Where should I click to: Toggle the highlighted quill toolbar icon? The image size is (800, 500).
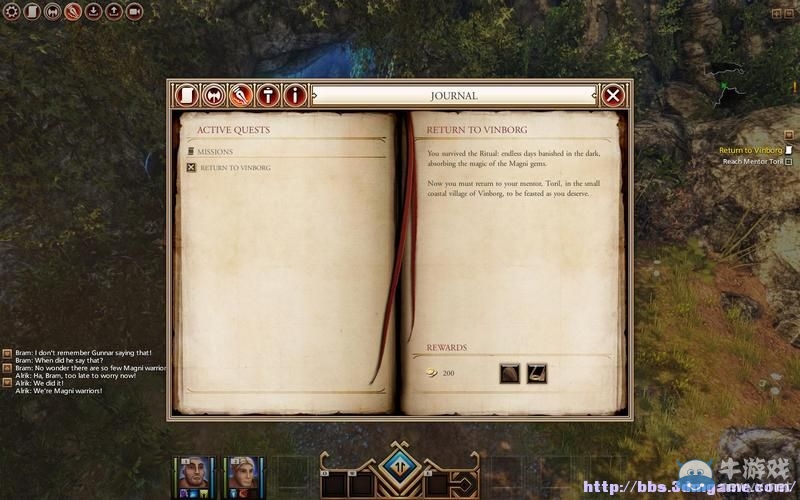tap(72, 12)
